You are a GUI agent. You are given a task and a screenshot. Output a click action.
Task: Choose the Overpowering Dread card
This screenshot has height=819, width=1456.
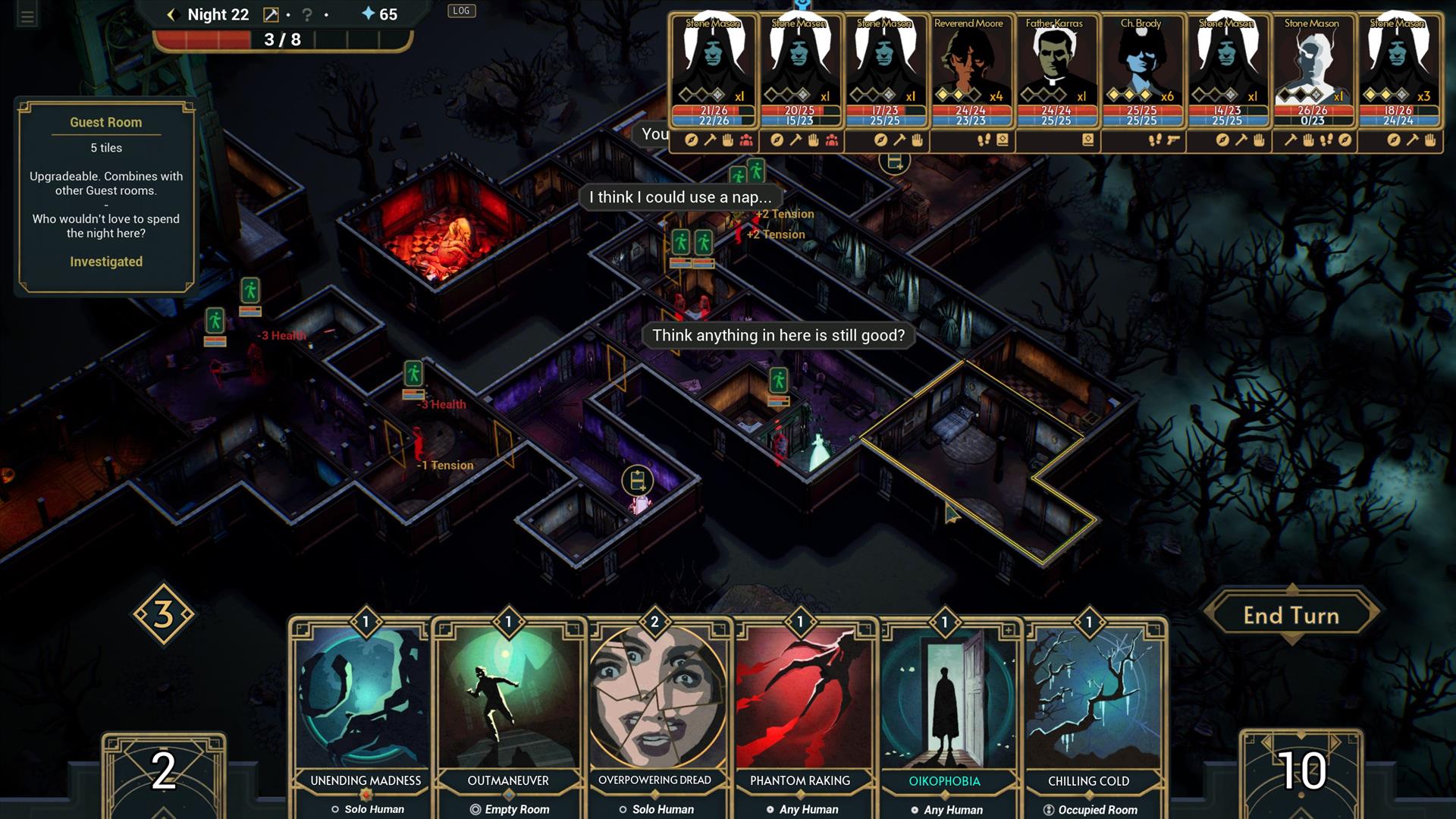pos(654,705)
